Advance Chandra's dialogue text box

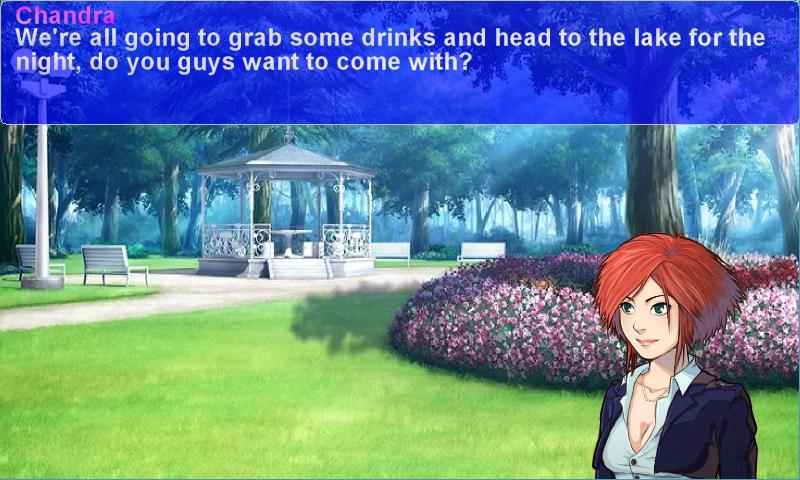tap(400, 62)
